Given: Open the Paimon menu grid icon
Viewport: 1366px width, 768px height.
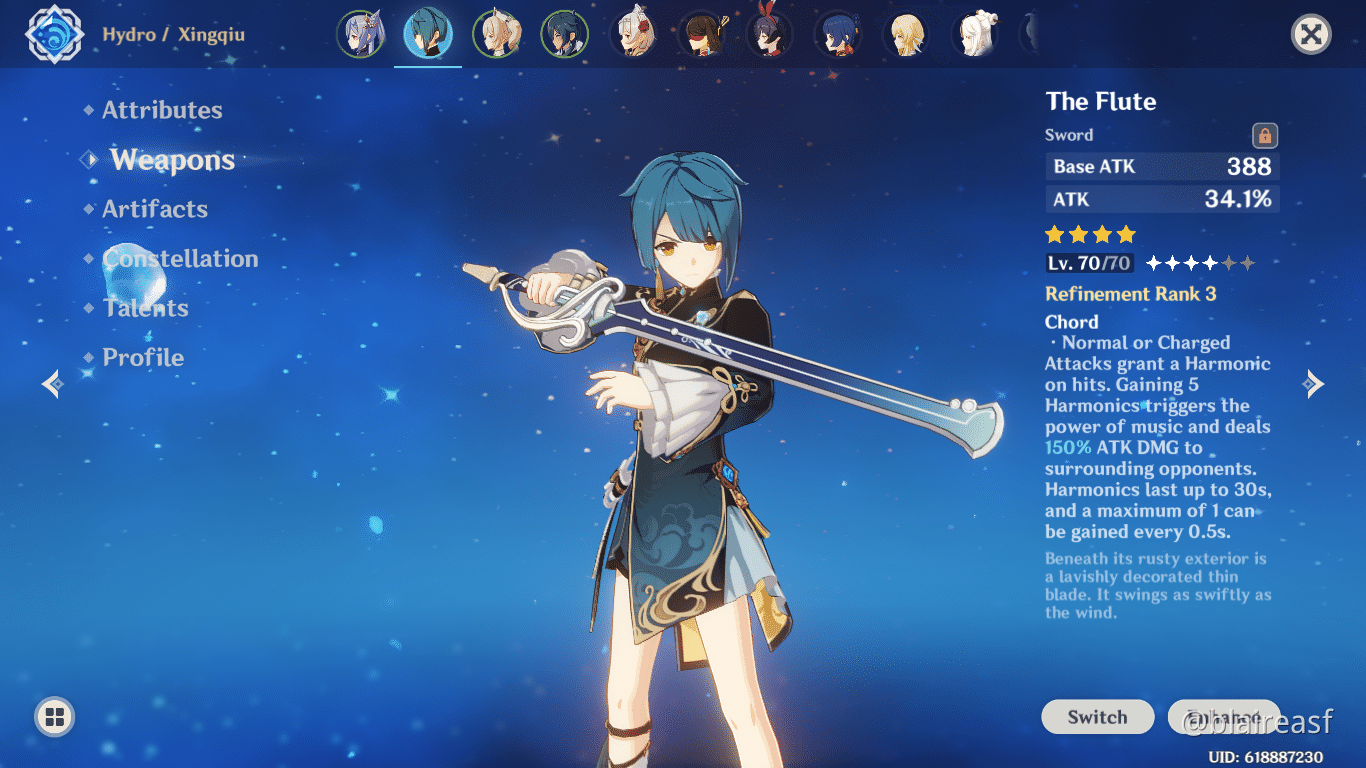Looking at the screenshot, I should tap(55, 717).
